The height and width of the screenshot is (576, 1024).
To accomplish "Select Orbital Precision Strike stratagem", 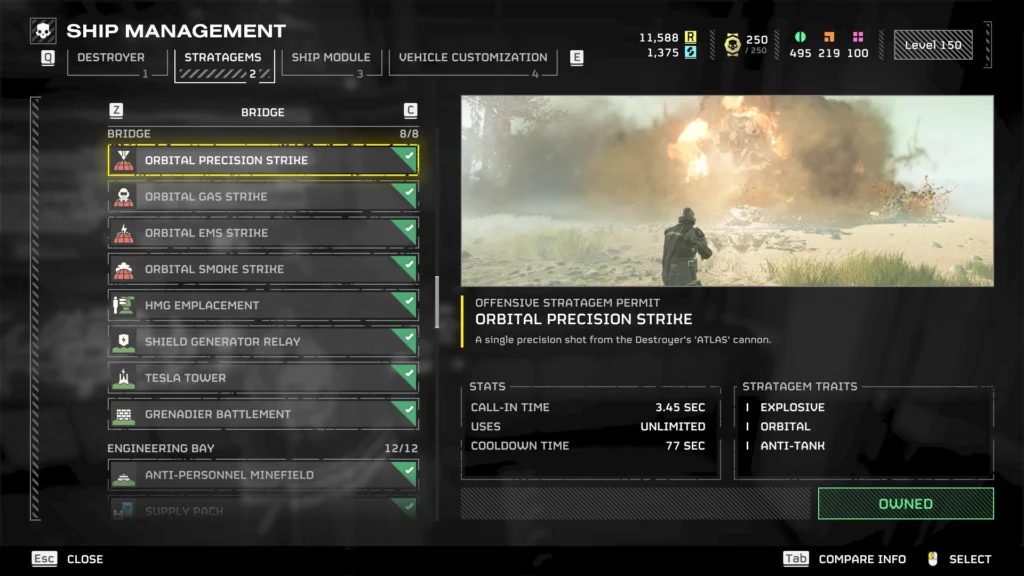I will (x=263, y=160).
